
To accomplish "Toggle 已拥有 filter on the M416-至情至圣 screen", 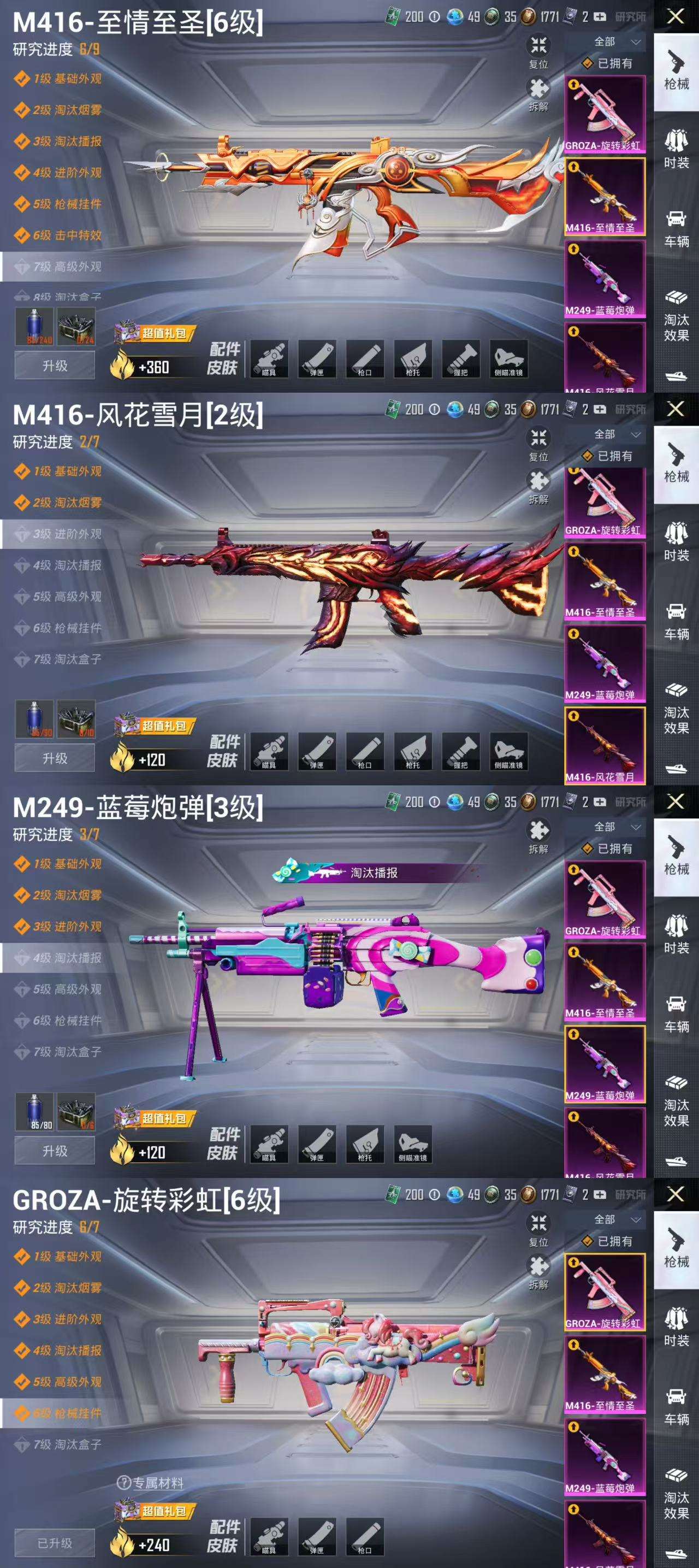I will pos(608,63).
